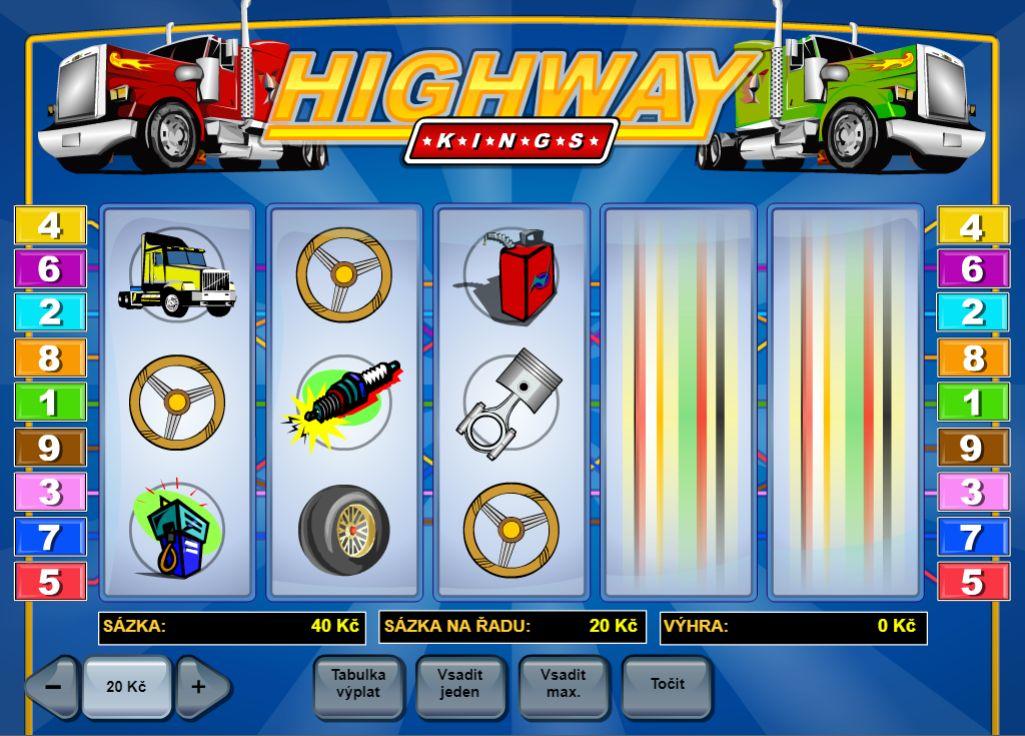1025x736 pixels.
Task: Open the Tabulka výplat paytable
Action: tap(358, 684)
